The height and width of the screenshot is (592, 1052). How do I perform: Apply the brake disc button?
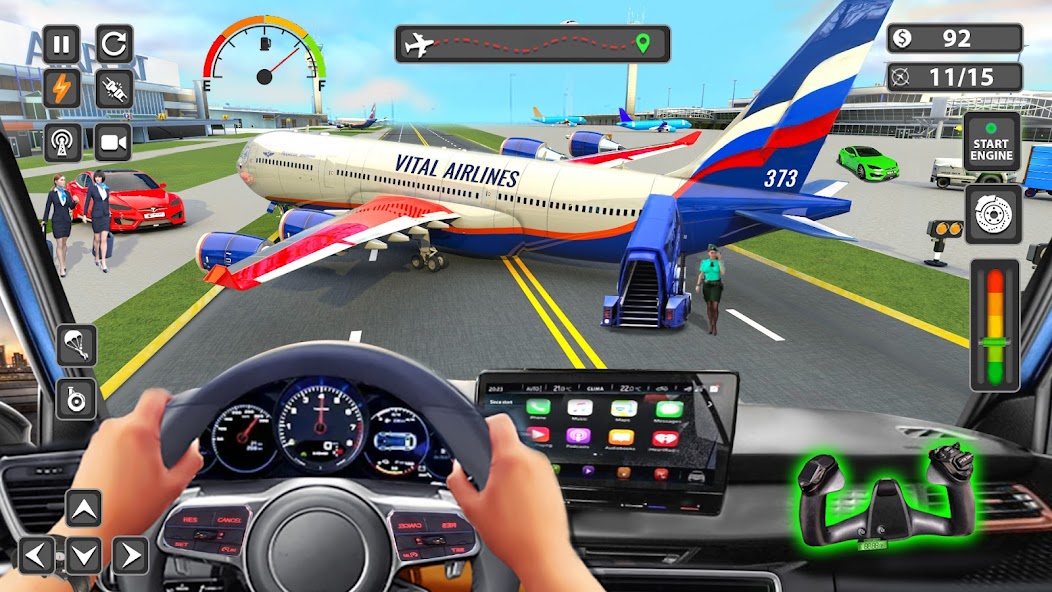coord(992,213)
